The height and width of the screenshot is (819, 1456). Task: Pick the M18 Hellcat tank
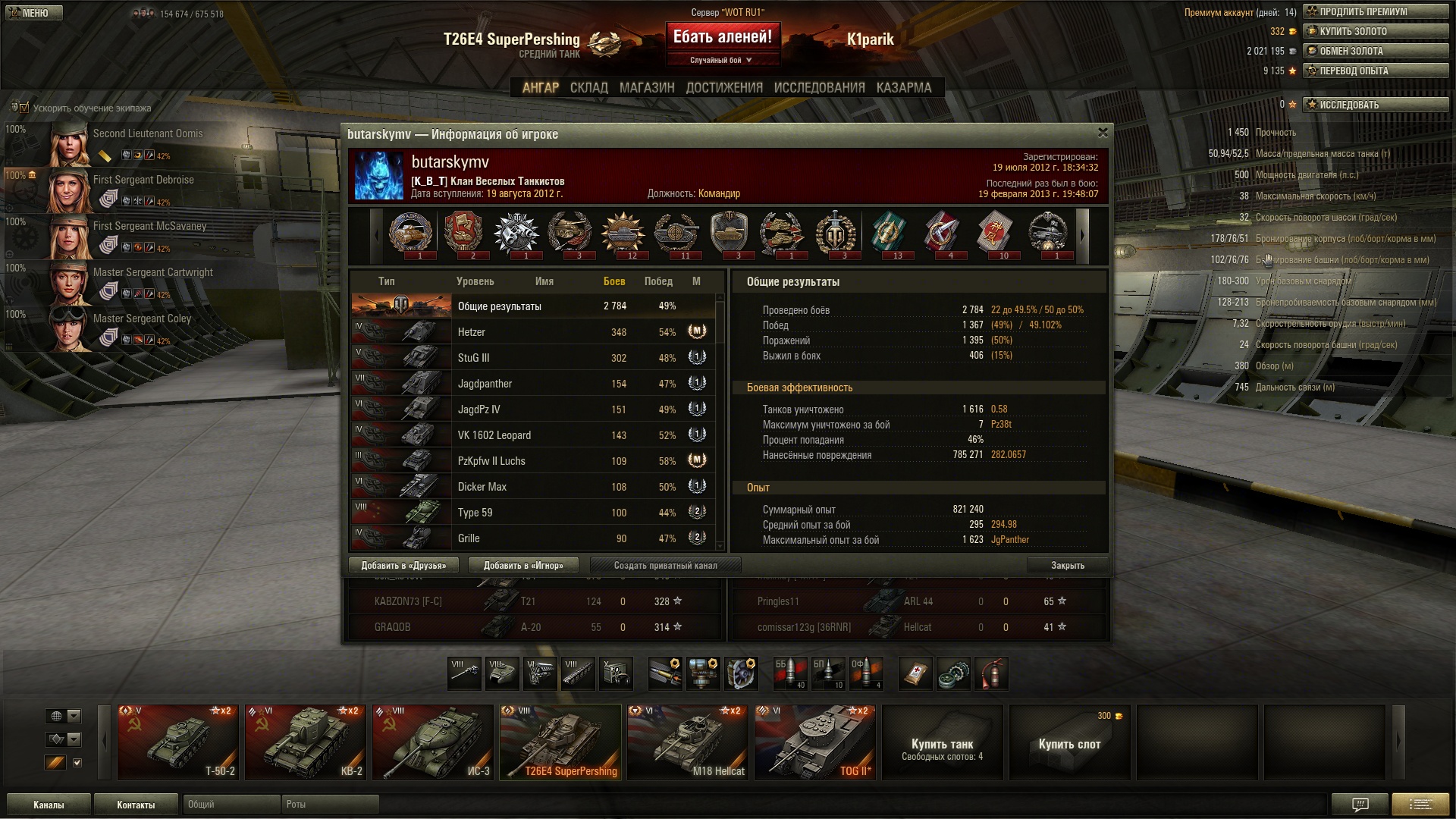[688, 742]
